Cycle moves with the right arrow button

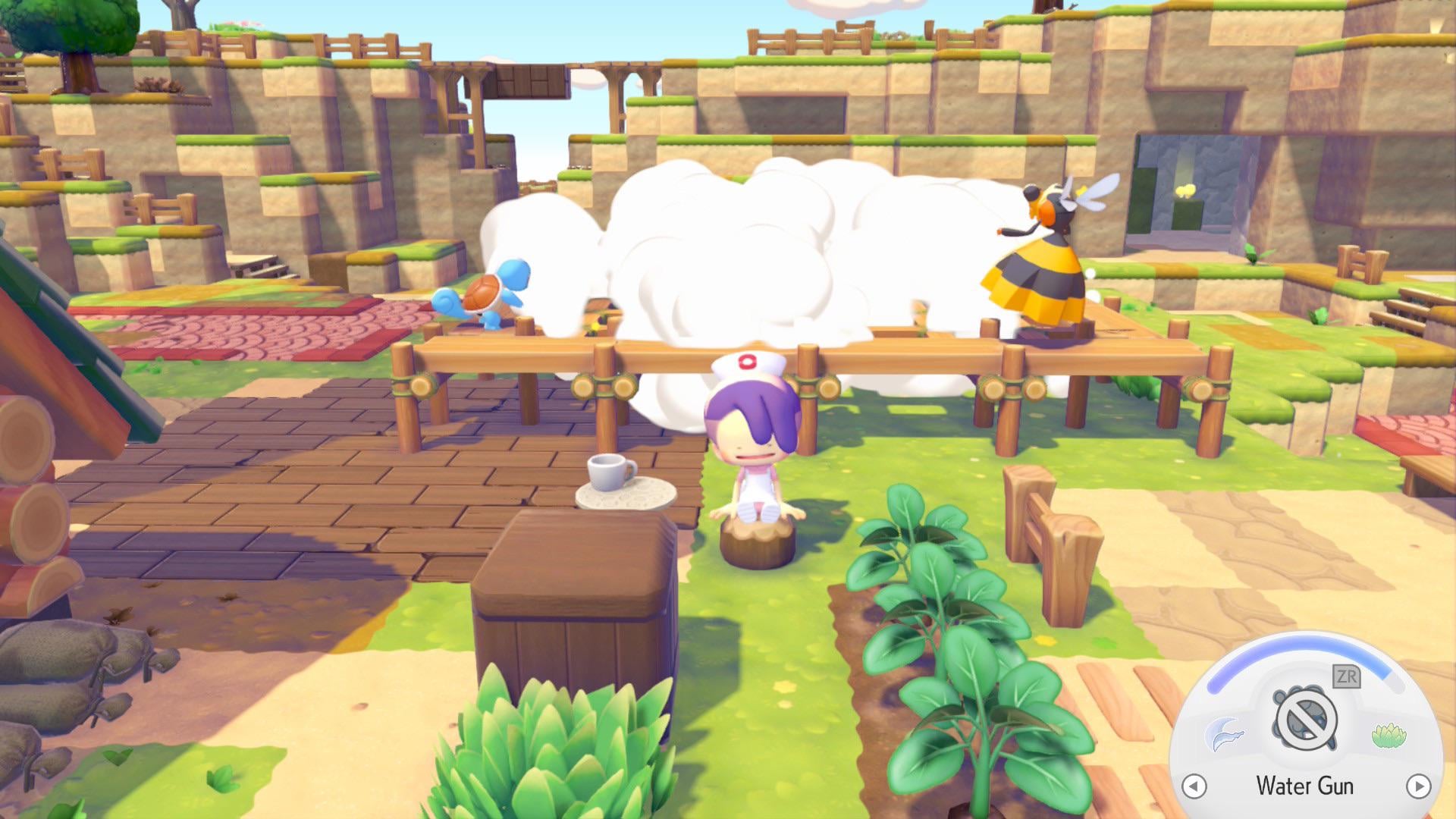(1418, 786)
